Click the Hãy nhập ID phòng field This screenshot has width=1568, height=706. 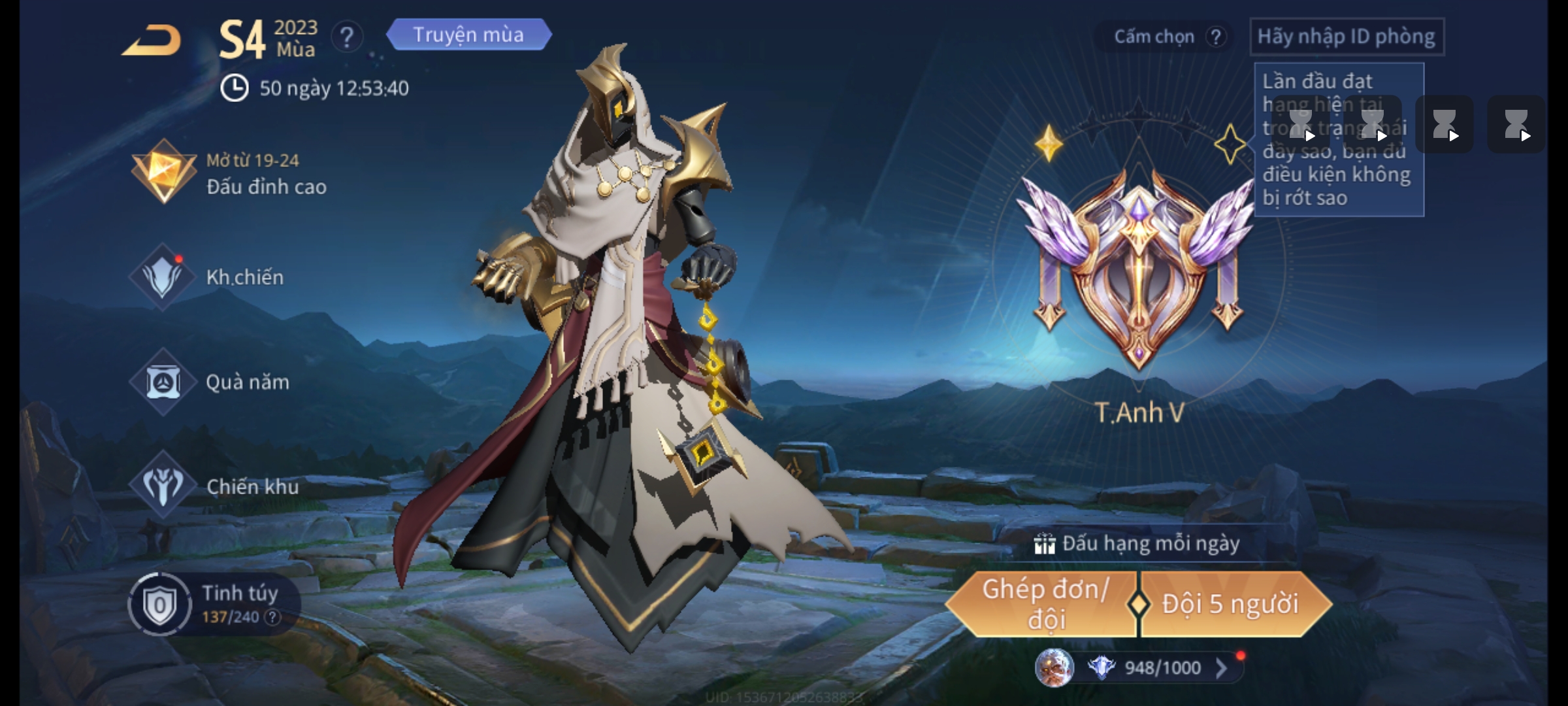point(1347,37)
